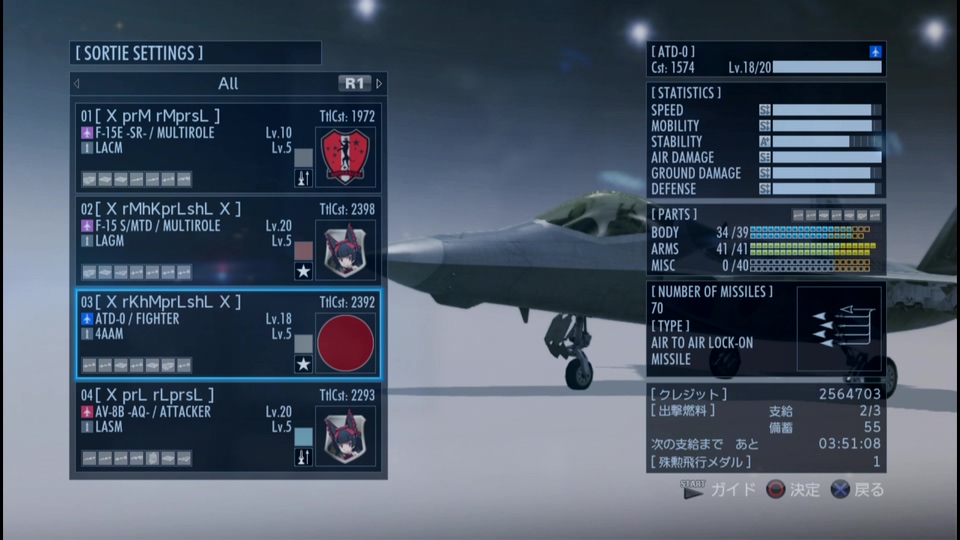Screen dimensions: 960x540
Task: Show the next aircraft category with right arrow
Action: click(x=379, y=84)
